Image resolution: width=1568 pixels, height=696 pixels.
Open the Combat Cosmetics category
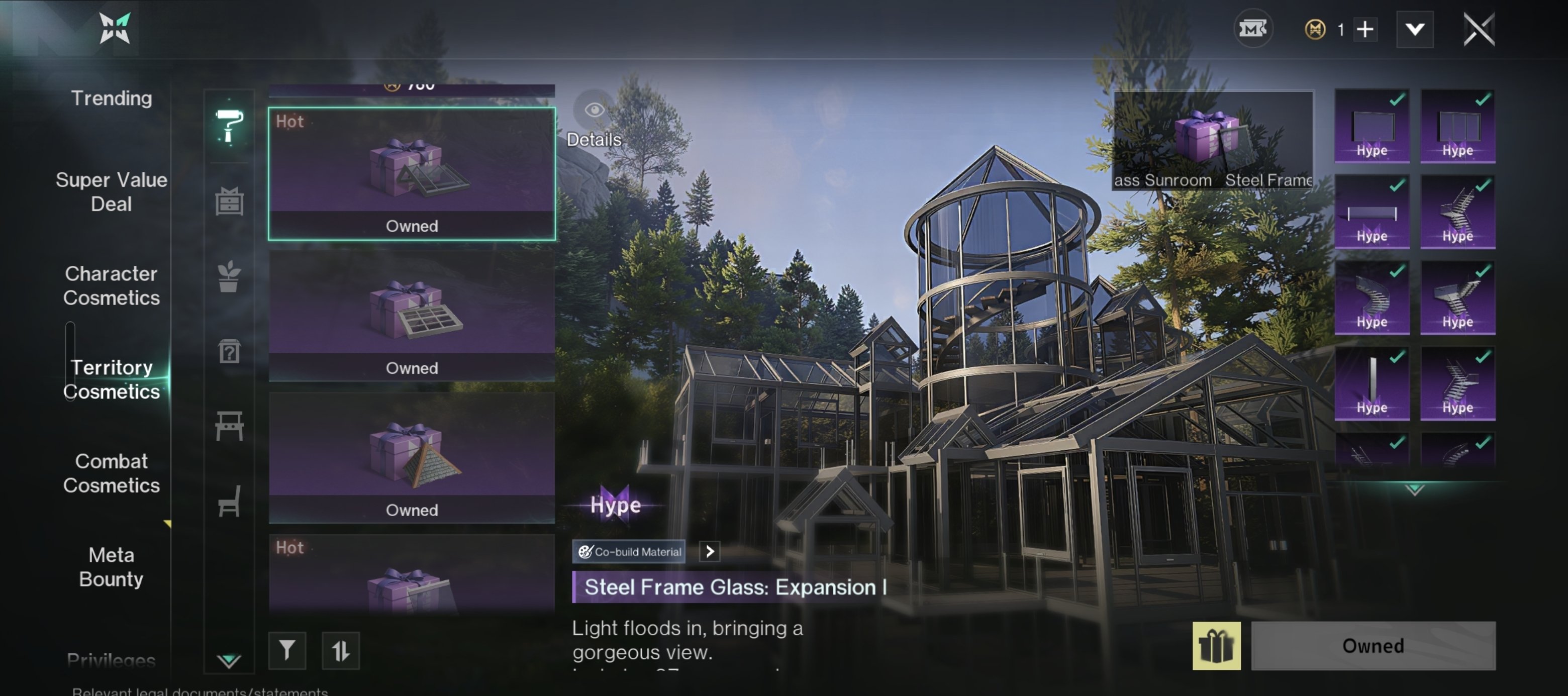tap(112, 473)
